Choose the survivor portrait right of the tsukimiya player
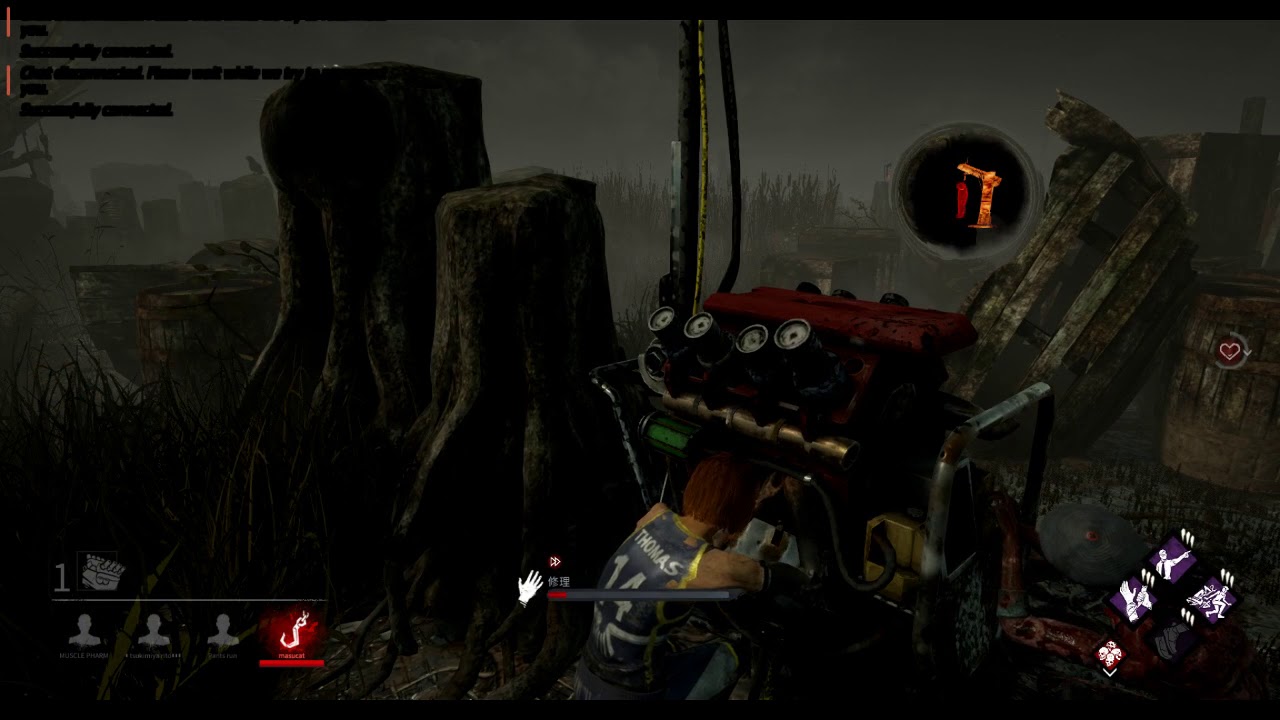This screenshot has height=720, width=1280. click(x=222, y=631)
